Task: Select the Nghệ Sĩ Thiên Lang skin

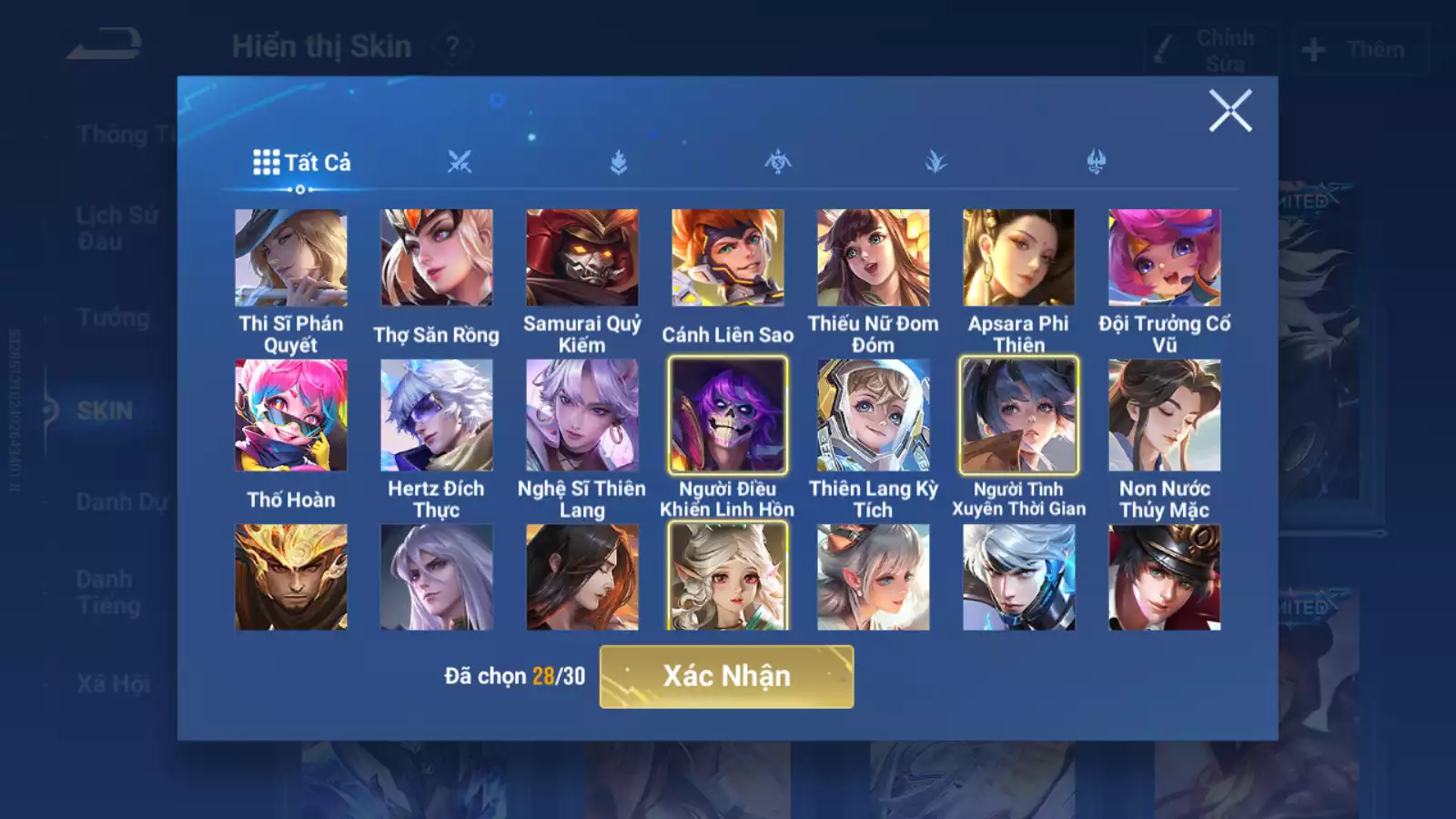Action: click(582, 416)
